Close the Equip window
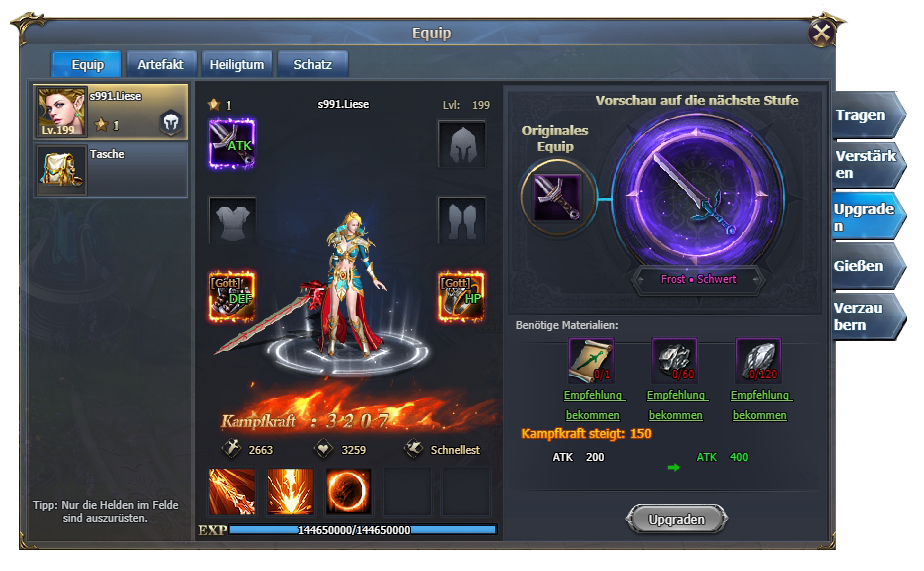This screenshot has height=571, width=924. (x=822, y=33)
